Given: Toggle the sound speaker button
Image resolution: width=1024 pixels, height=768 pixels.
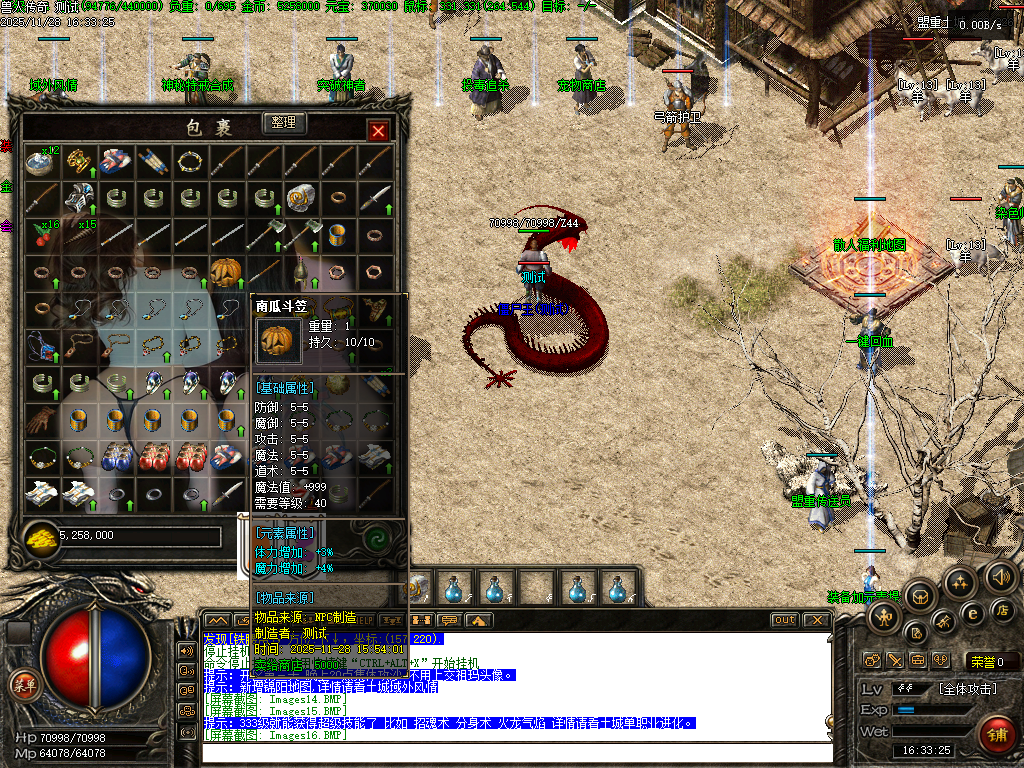Looking at the screenshot, I should coord(1001,577).
